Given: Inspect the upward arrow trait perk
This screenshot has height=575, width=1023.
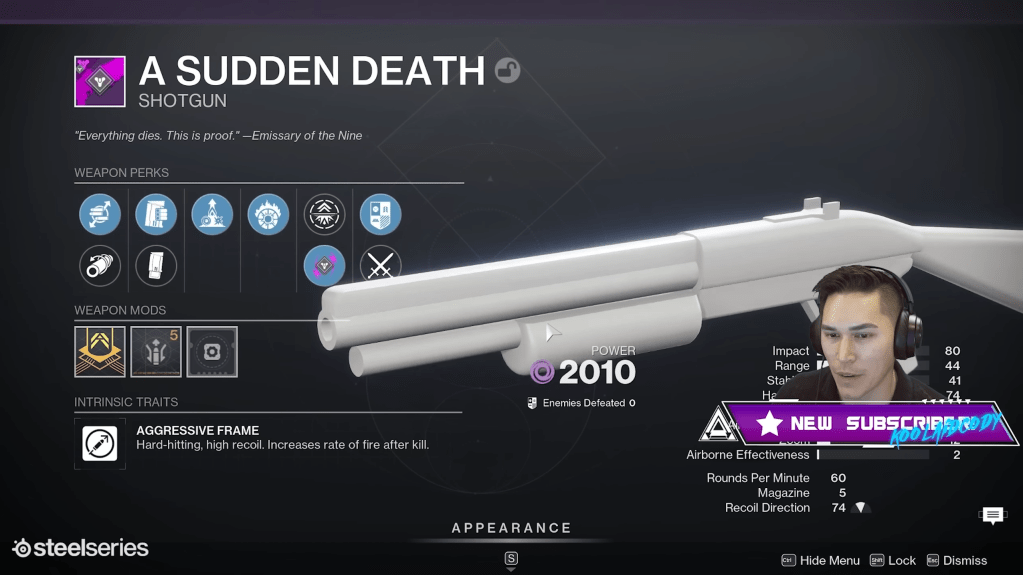Looking at the screenshot, I should [x=212, y=215].
